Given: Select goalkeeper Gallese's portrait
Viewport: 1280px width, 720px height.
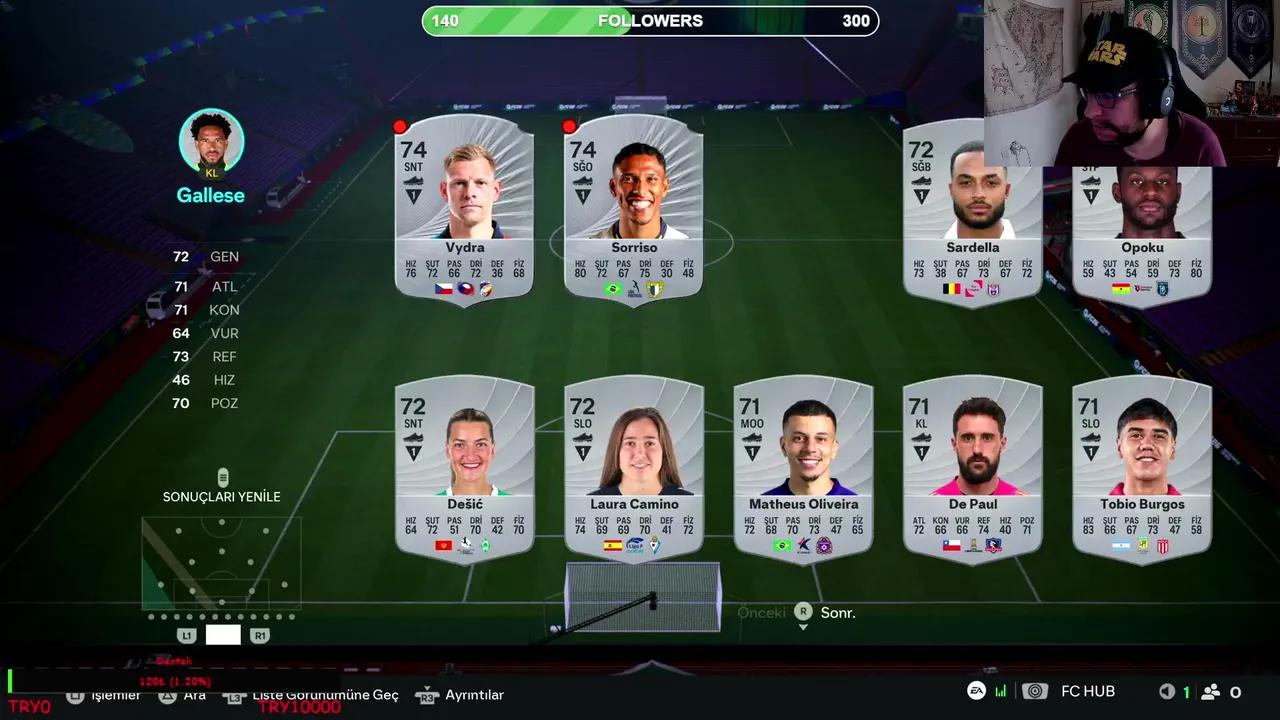Looking at the screenshot, I should [x=211, y=141].
